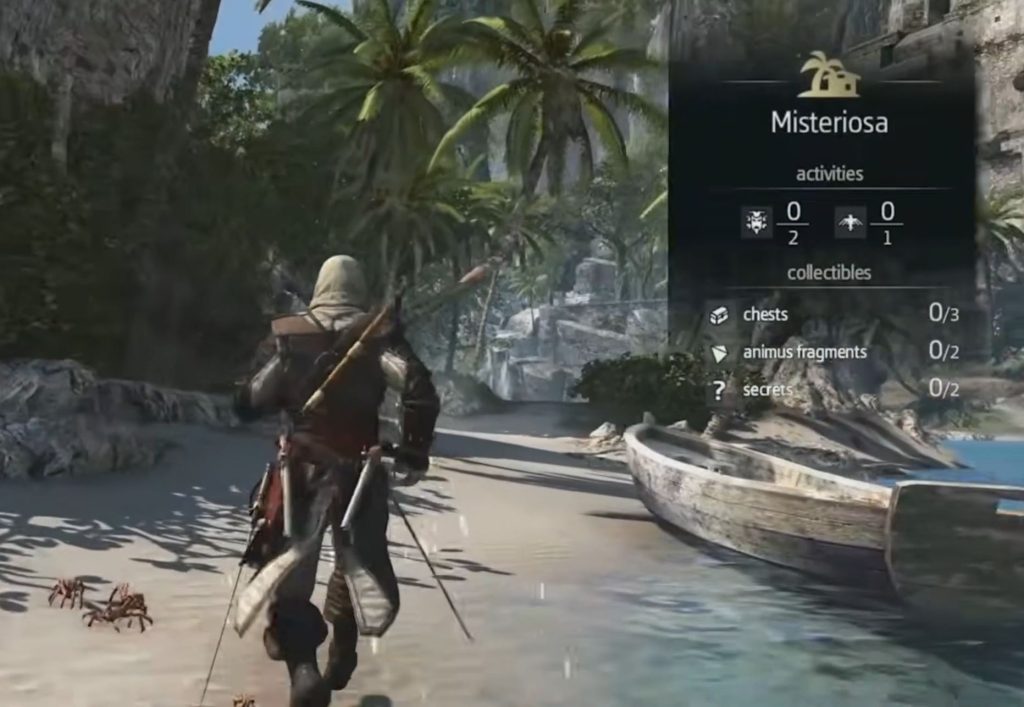Click the Misteriosa island location icon
The image size is (1024, 707).
(829, 74)
